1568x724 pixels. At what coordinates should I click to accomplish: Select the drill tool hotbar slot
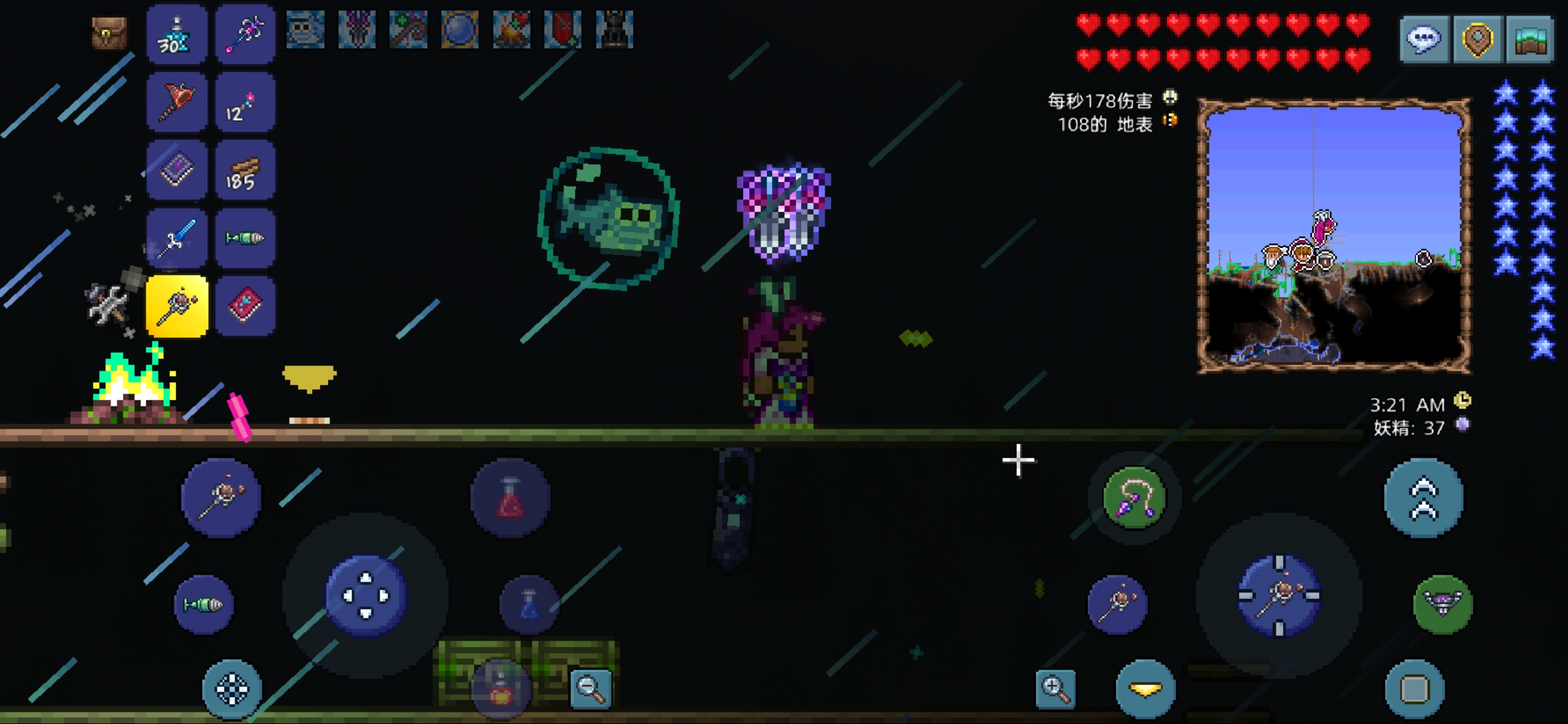click(x=245, y=239)
